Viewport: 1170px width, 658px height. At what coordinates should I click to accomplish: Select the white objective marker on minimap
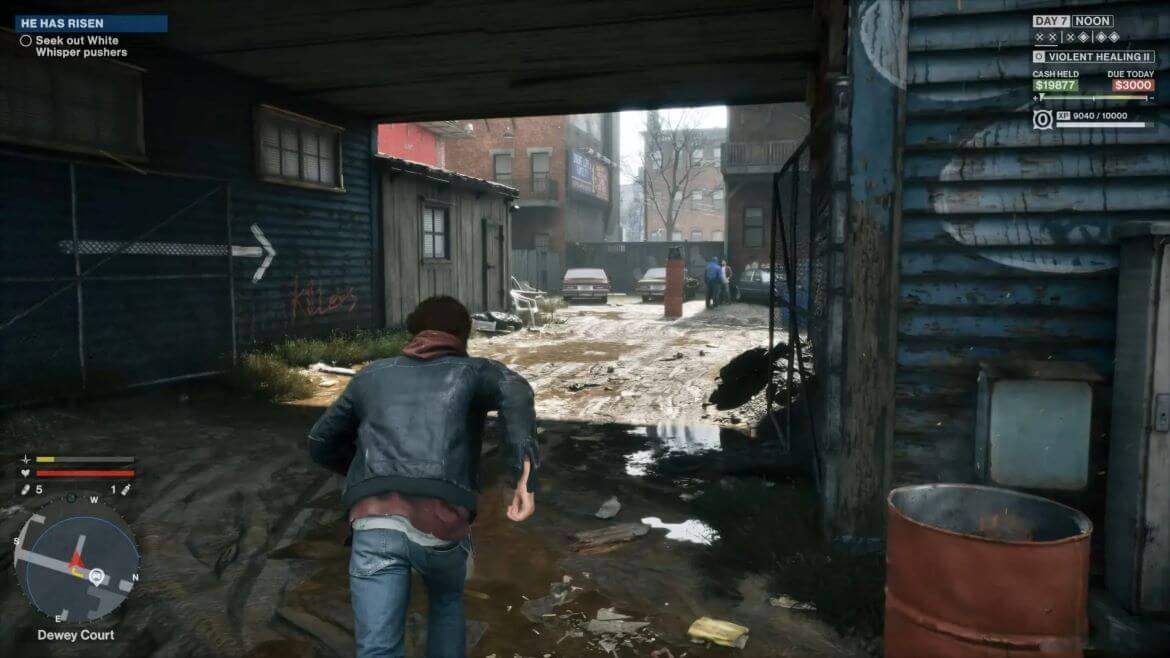click(97, 575)
